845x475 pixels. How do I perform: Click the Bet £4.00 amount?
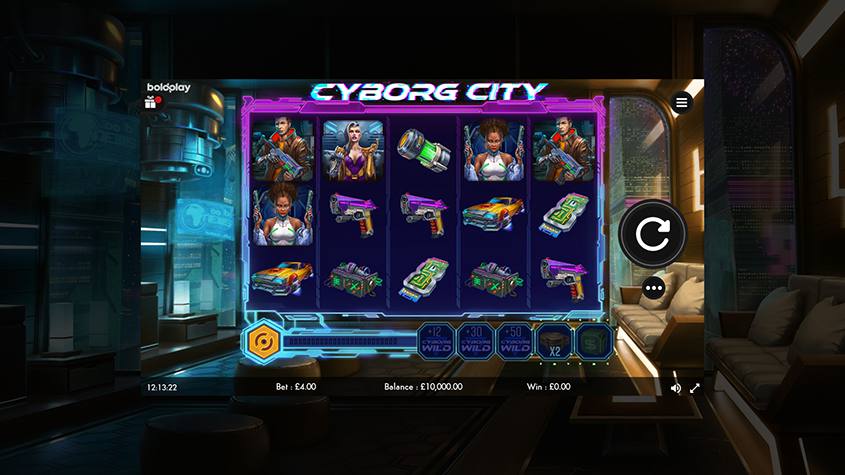pyautogui.click(x=296, y=387)
